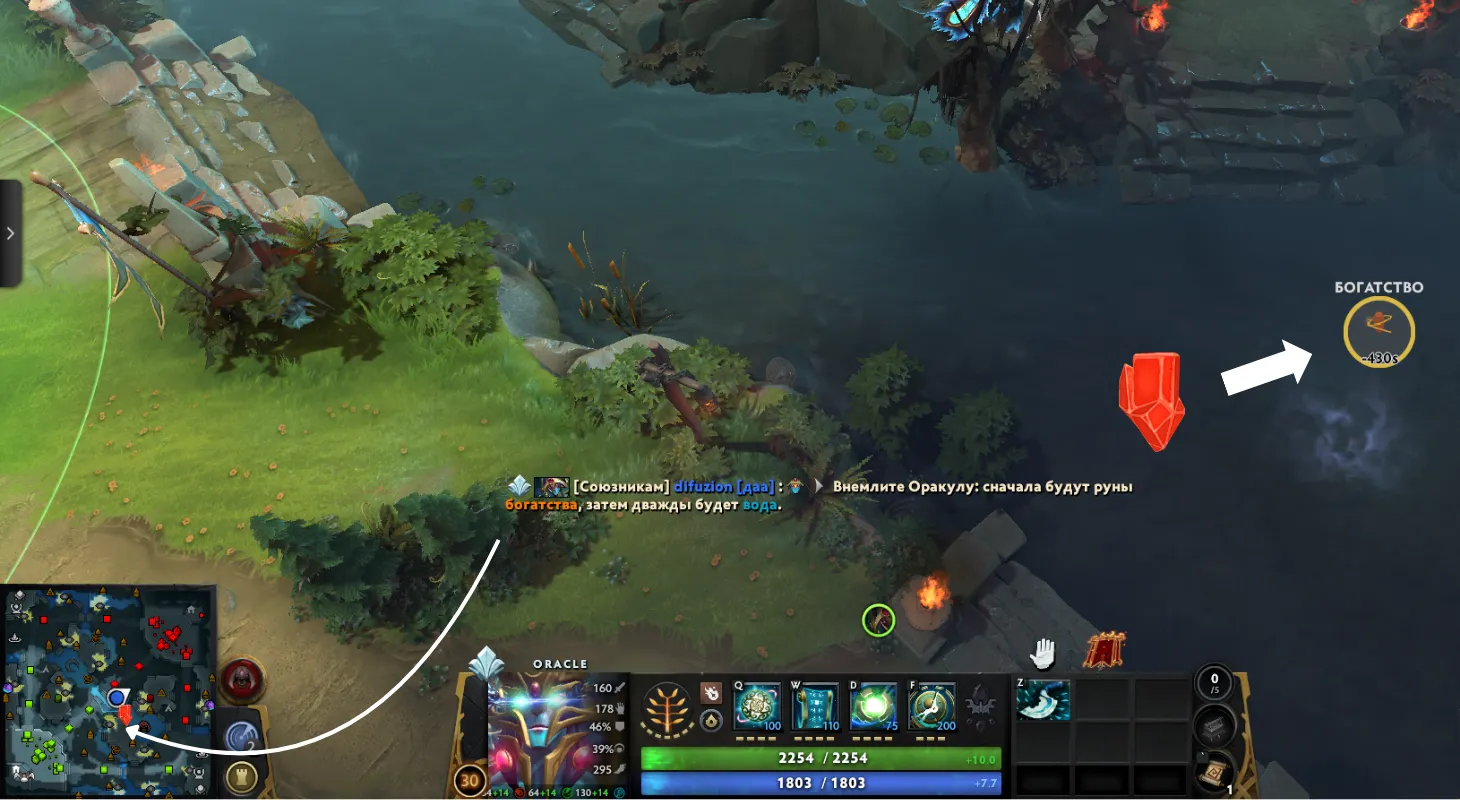Click the round 0/5 counter above the chest
Screen dimensions: 1460x800
tap(1213, 684)
